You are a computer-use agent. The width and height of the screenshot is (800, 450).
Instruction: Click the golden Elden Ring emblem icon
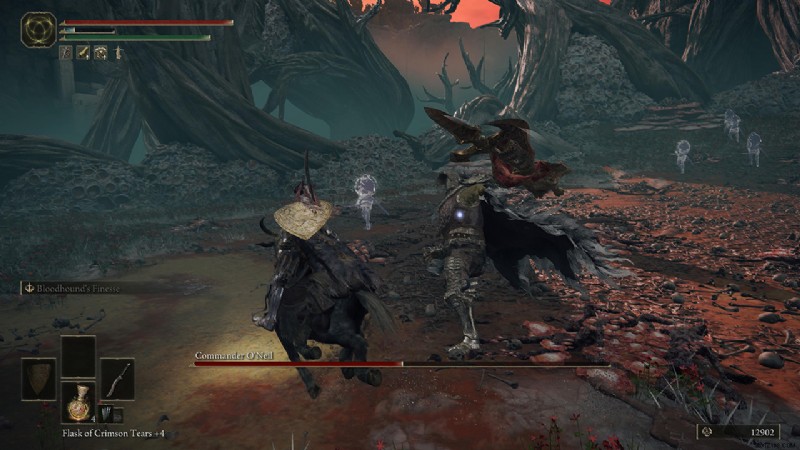(x=38, y=29)
